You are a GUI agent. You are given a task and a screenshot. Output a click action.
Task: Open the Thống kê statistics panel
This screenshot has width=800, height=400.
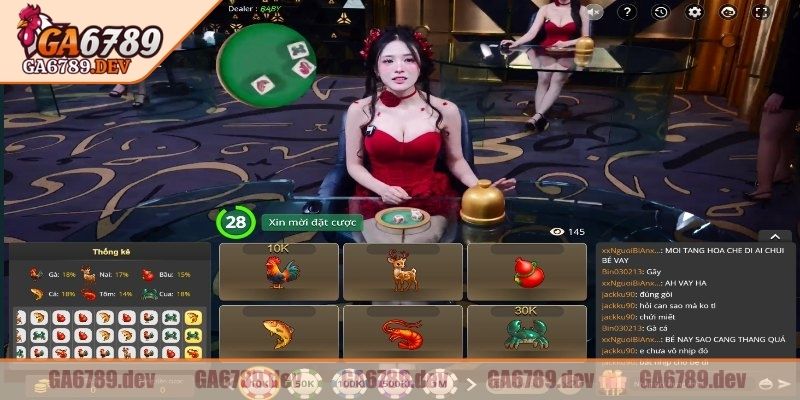111,252
